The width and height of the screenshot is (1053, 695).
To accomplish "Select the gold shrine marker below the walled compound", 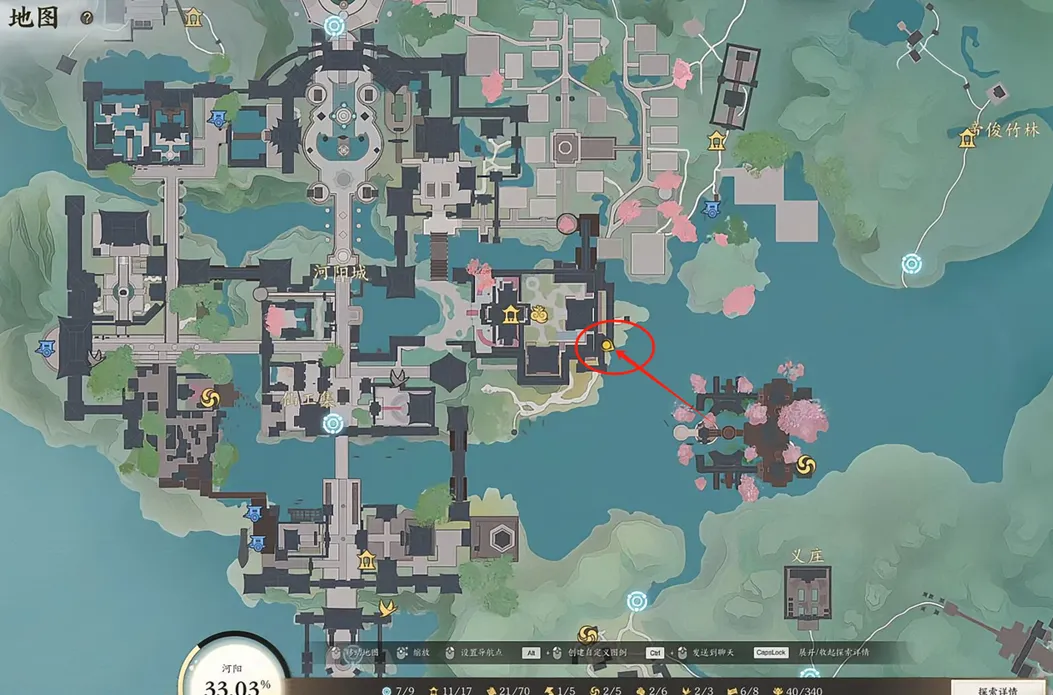I will tap(716, 142).
